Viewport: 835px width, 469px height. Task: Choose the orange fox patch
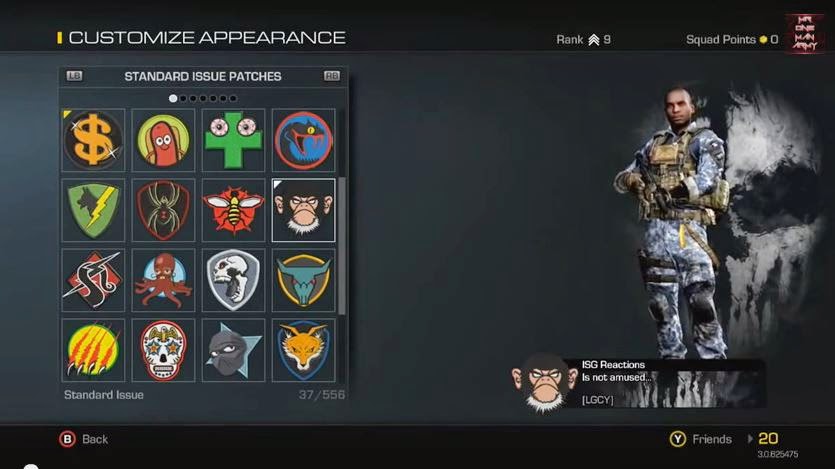coord(303,349)
